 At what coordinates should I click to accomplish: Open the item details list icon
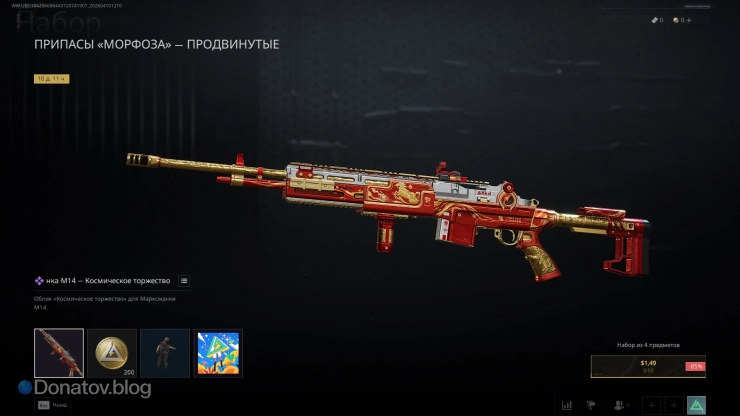pos(184,281)
